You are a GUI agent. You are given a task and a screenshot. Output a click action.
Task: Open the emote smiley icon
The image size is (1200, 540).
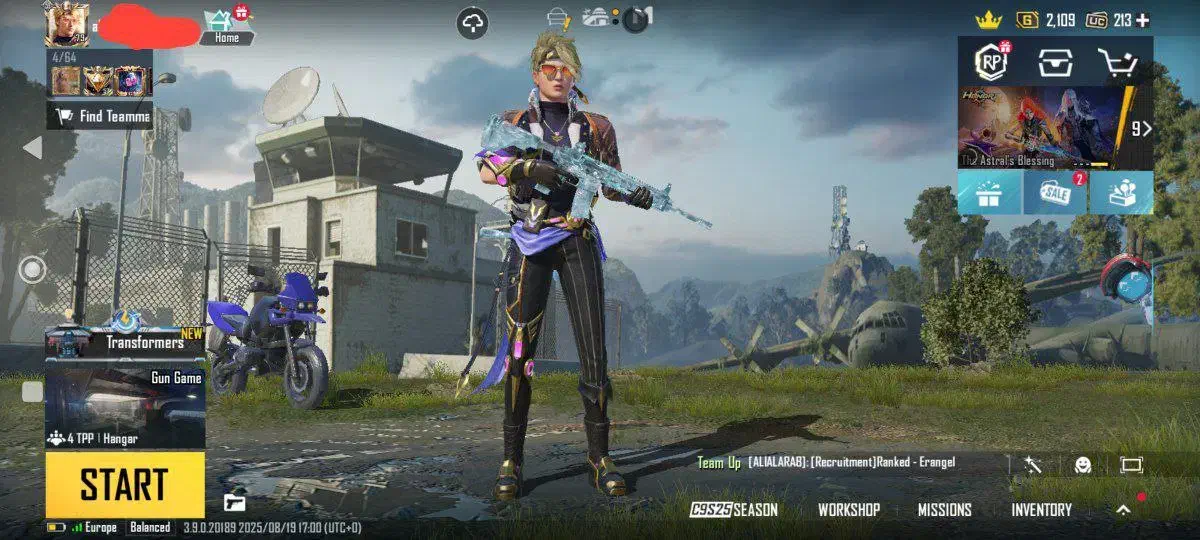tap(1082, 464)
